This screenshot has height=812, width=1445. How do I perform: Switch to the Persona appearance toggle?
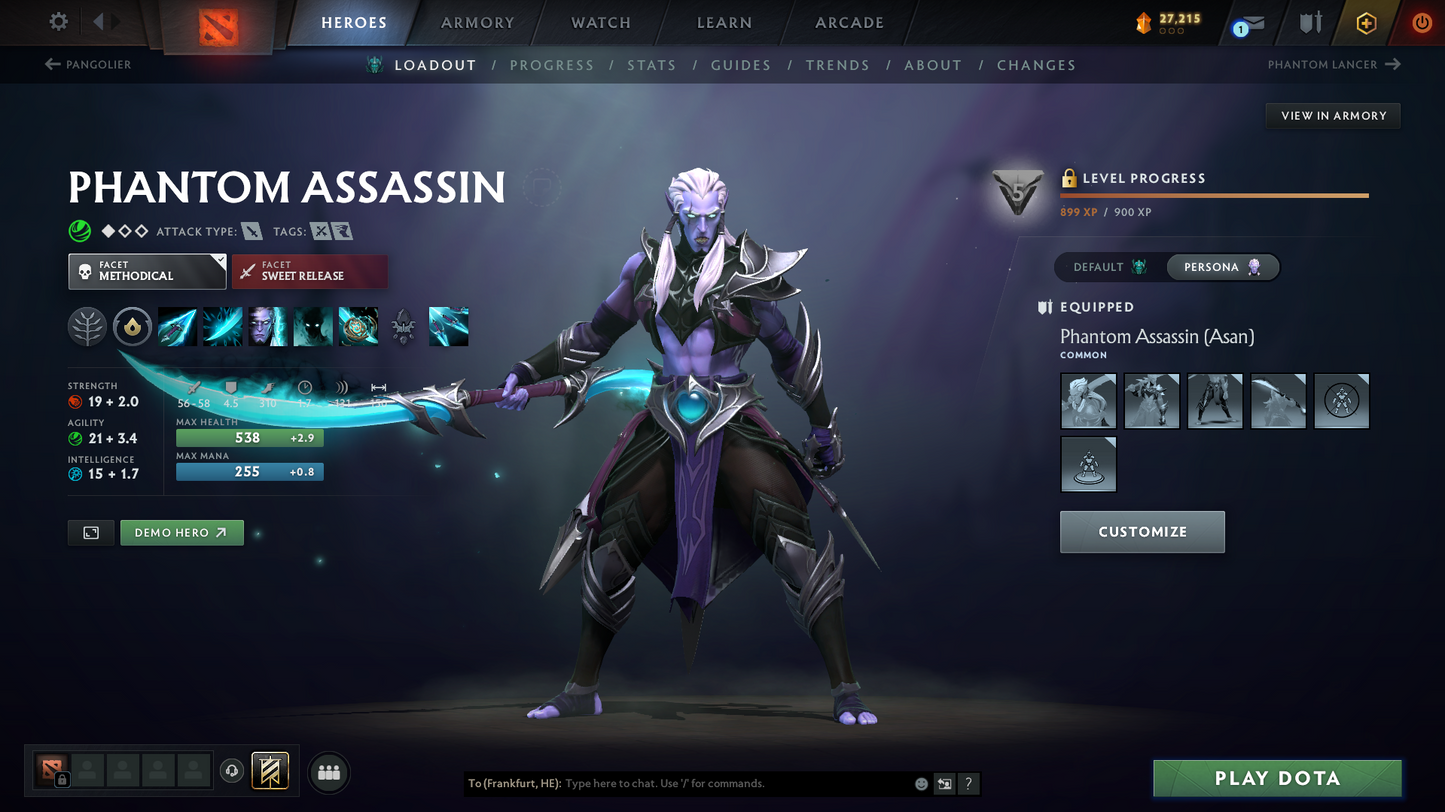1222,267
